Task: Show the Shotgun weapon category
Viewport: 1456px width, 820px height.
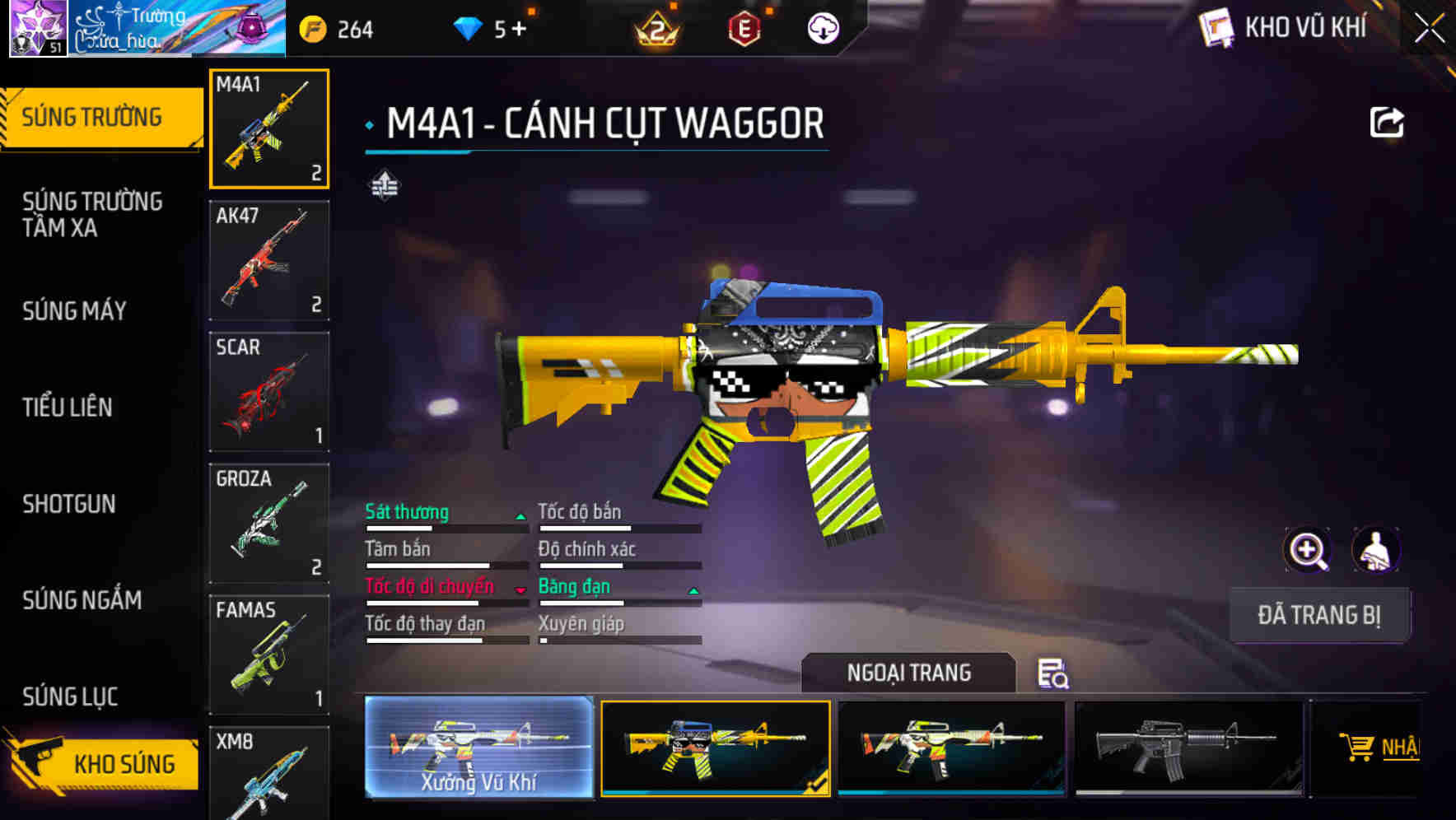Action: click(x=69, y=503)
